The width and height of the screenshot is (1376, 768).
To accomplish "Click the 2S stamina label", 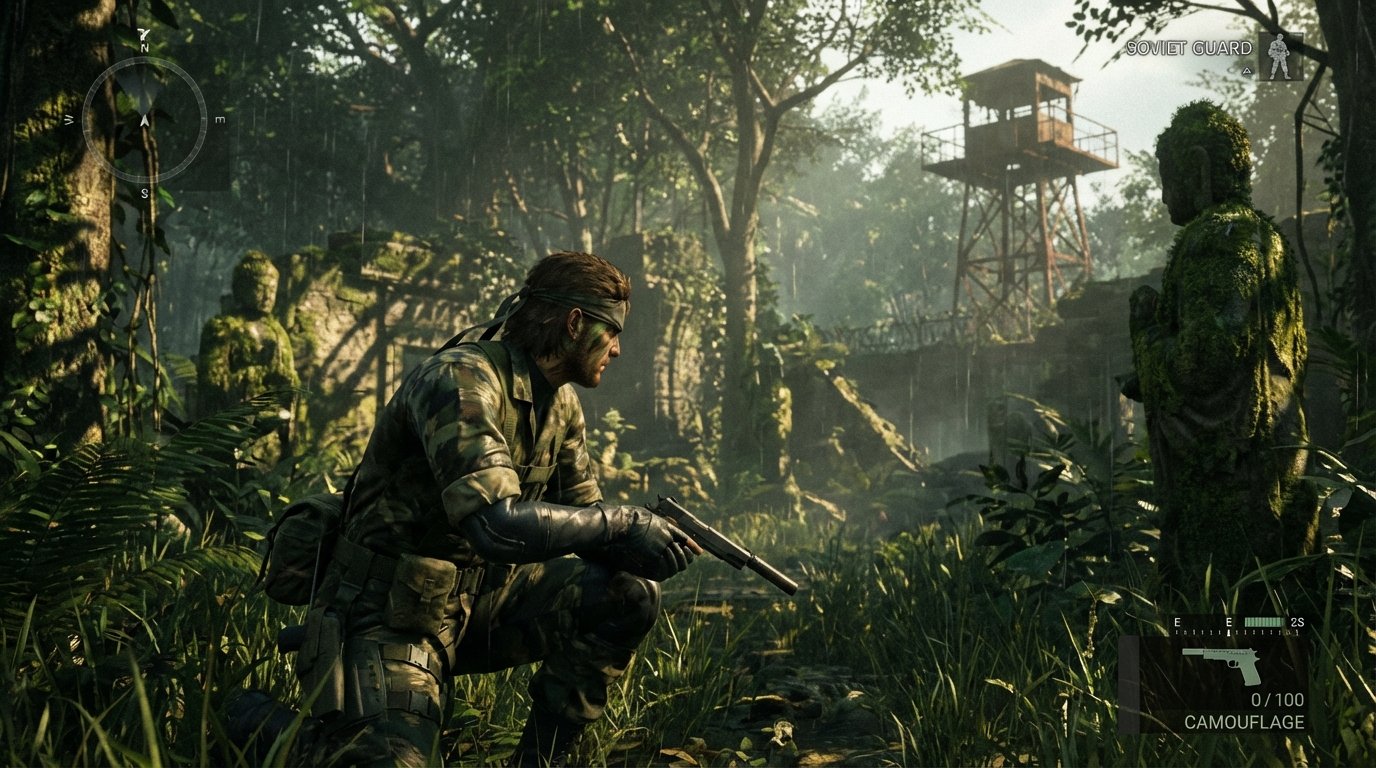I will pos(1297,622).
